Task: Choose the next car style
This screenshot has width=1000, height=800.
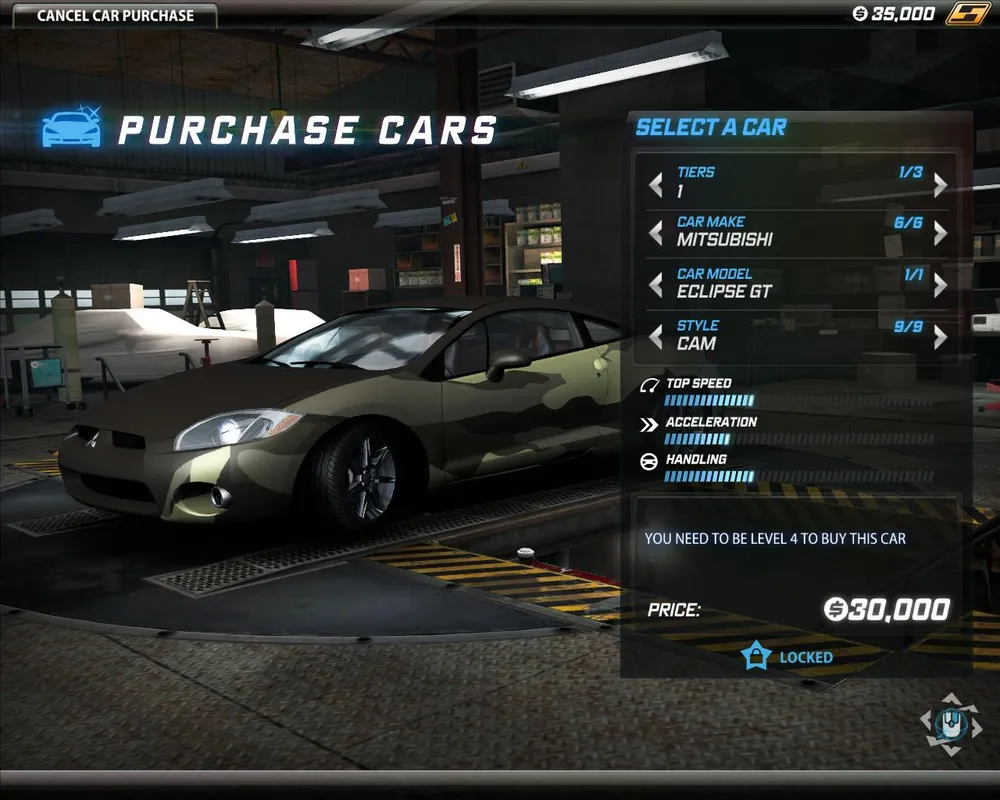Action: tap(940, 338)
